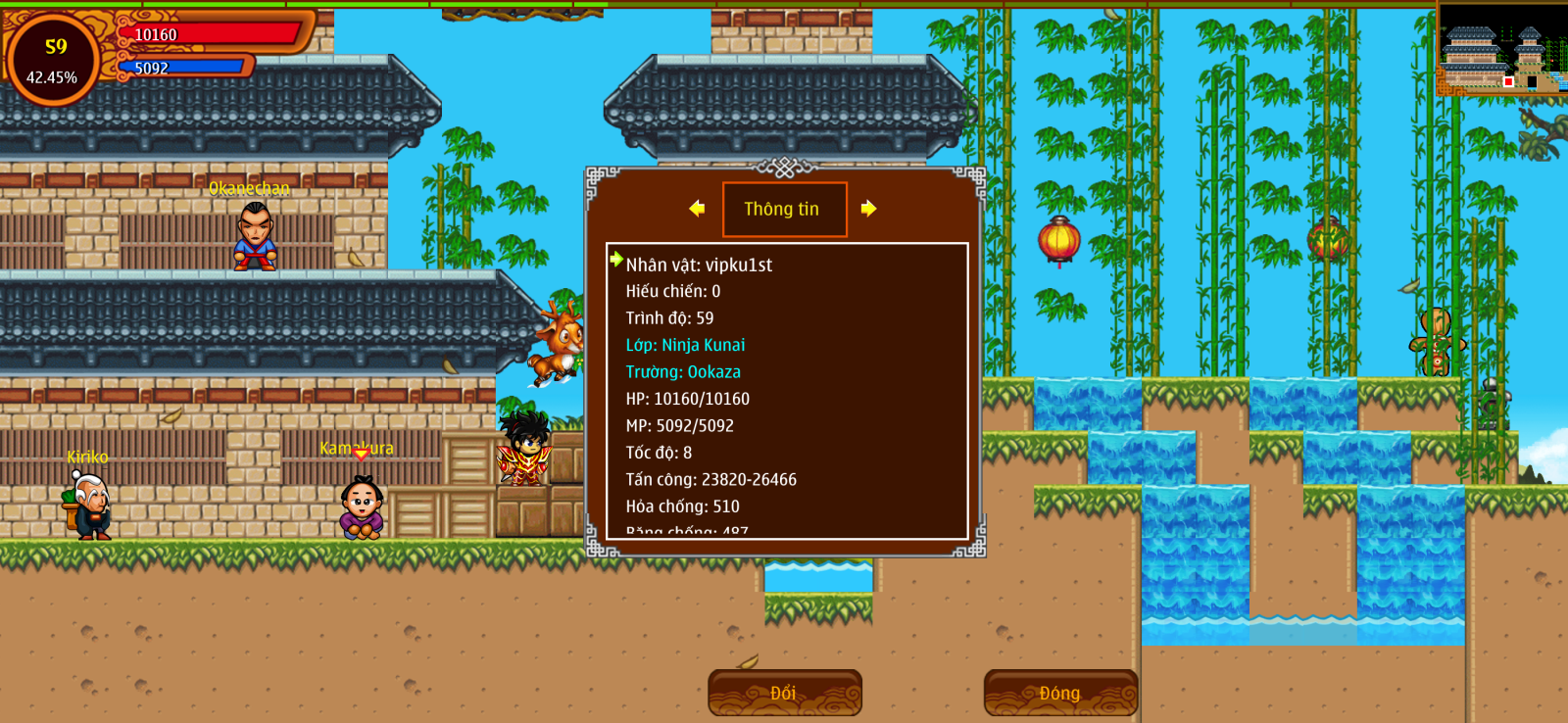1568x723 pixels.
Task: Select the Thông tin tab header
Action: (784, 210)
